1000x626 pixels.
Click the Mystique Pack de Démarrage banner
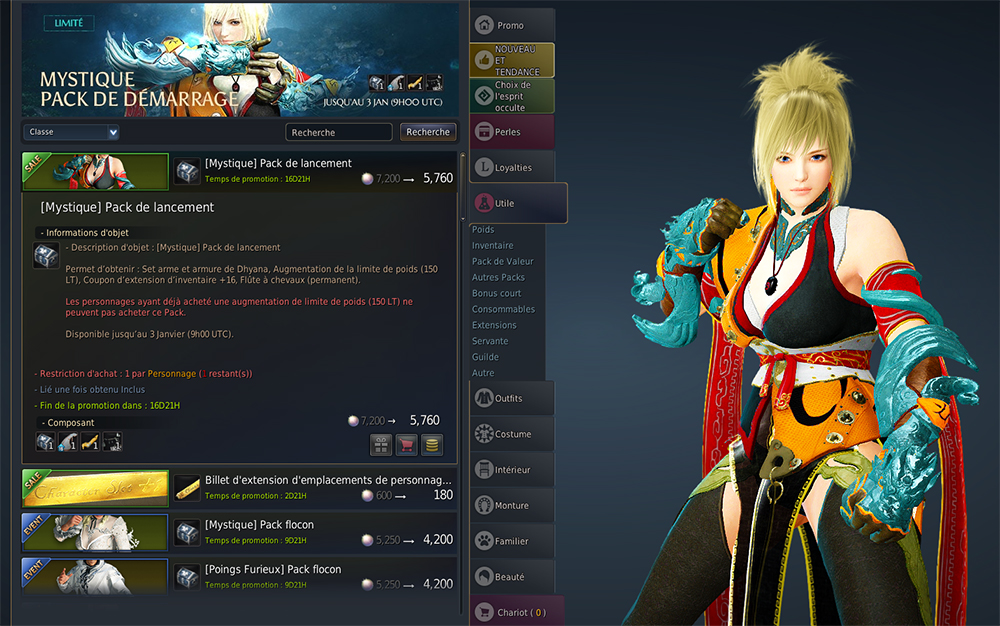click(240, 60)
